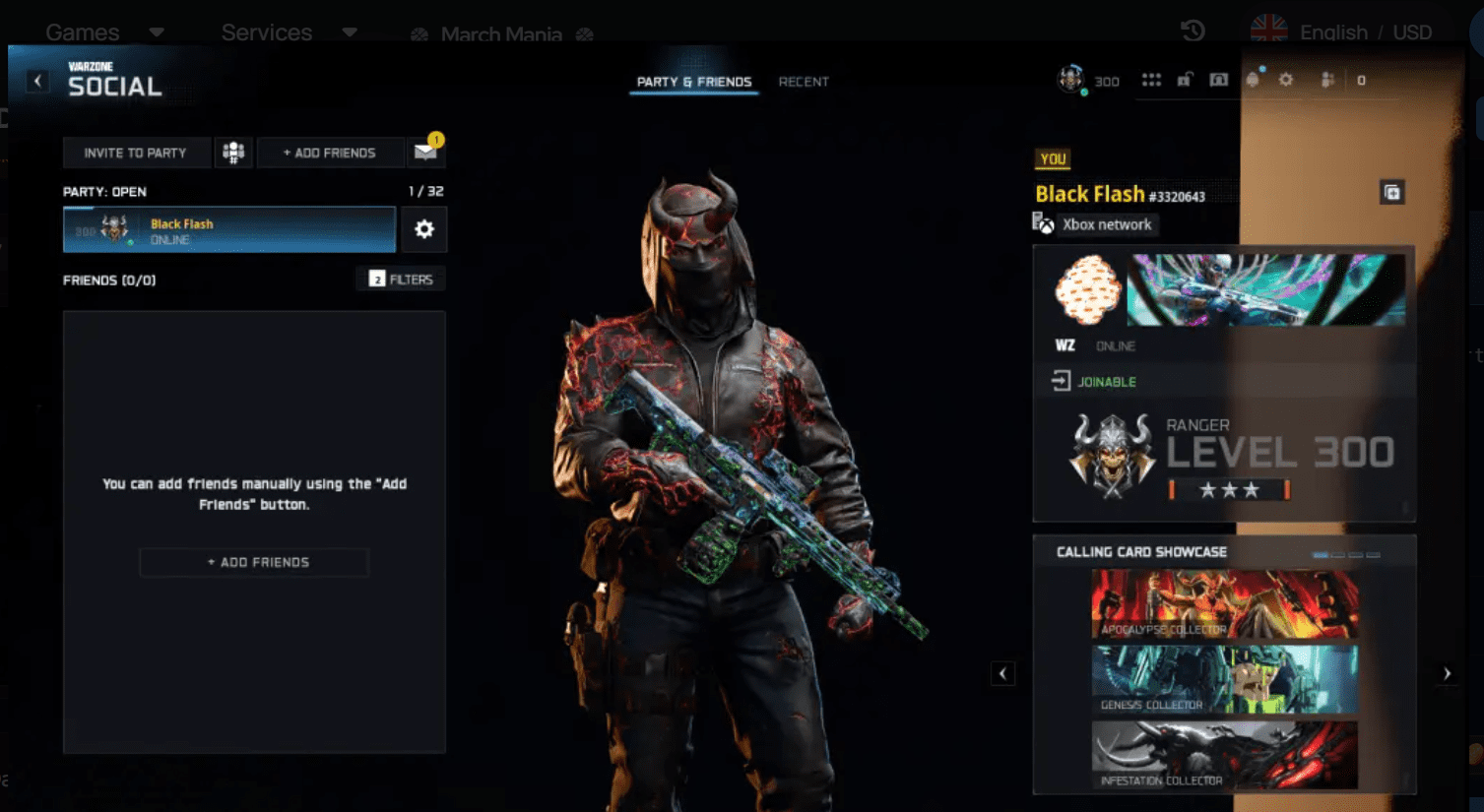Open the English / USD language selector
The height and width of the screenshot is (812, 1484).
(x=1365, y=31)
